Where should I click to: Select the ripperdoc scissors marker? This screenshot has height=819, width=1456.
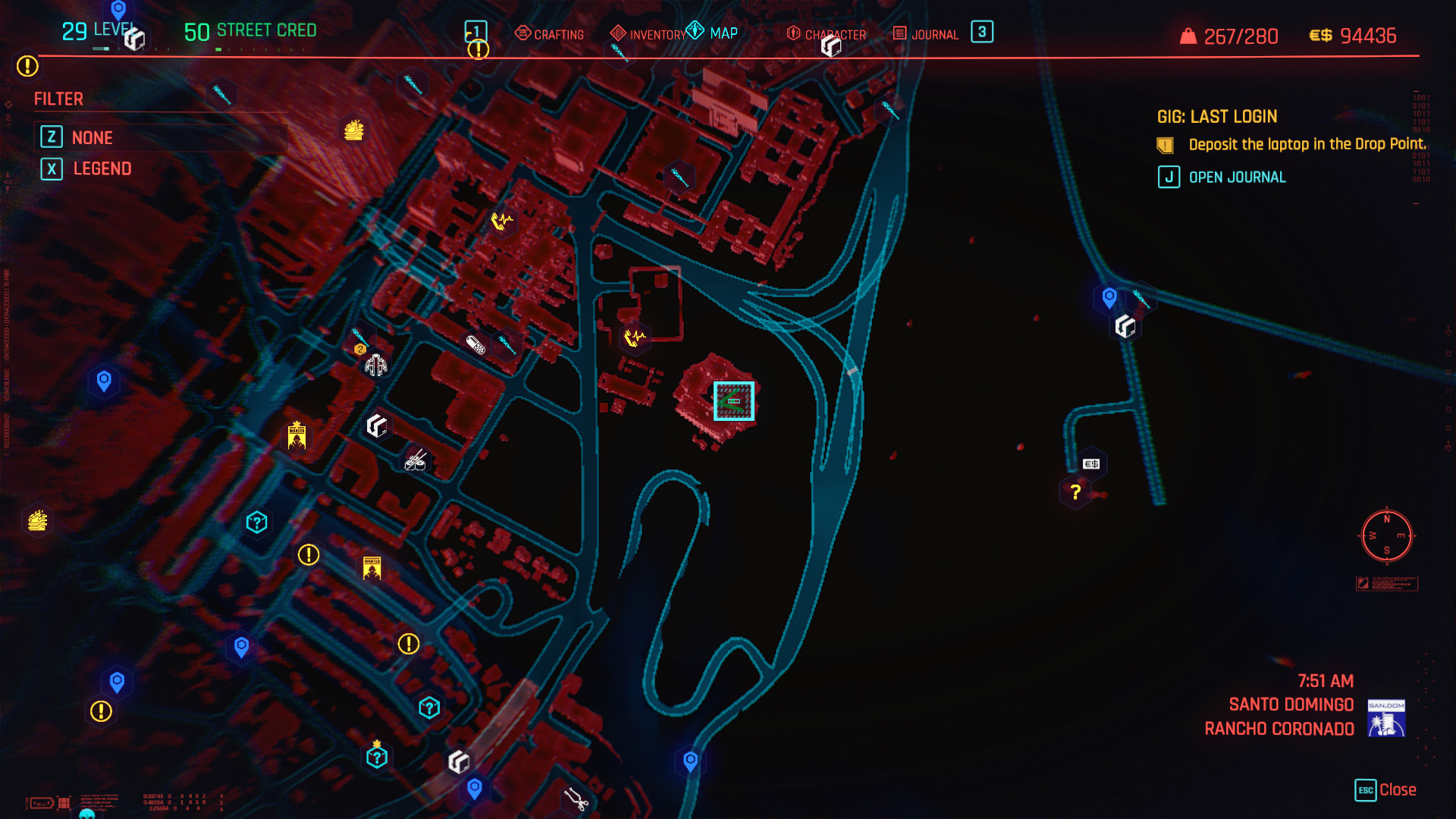[576, 799]
